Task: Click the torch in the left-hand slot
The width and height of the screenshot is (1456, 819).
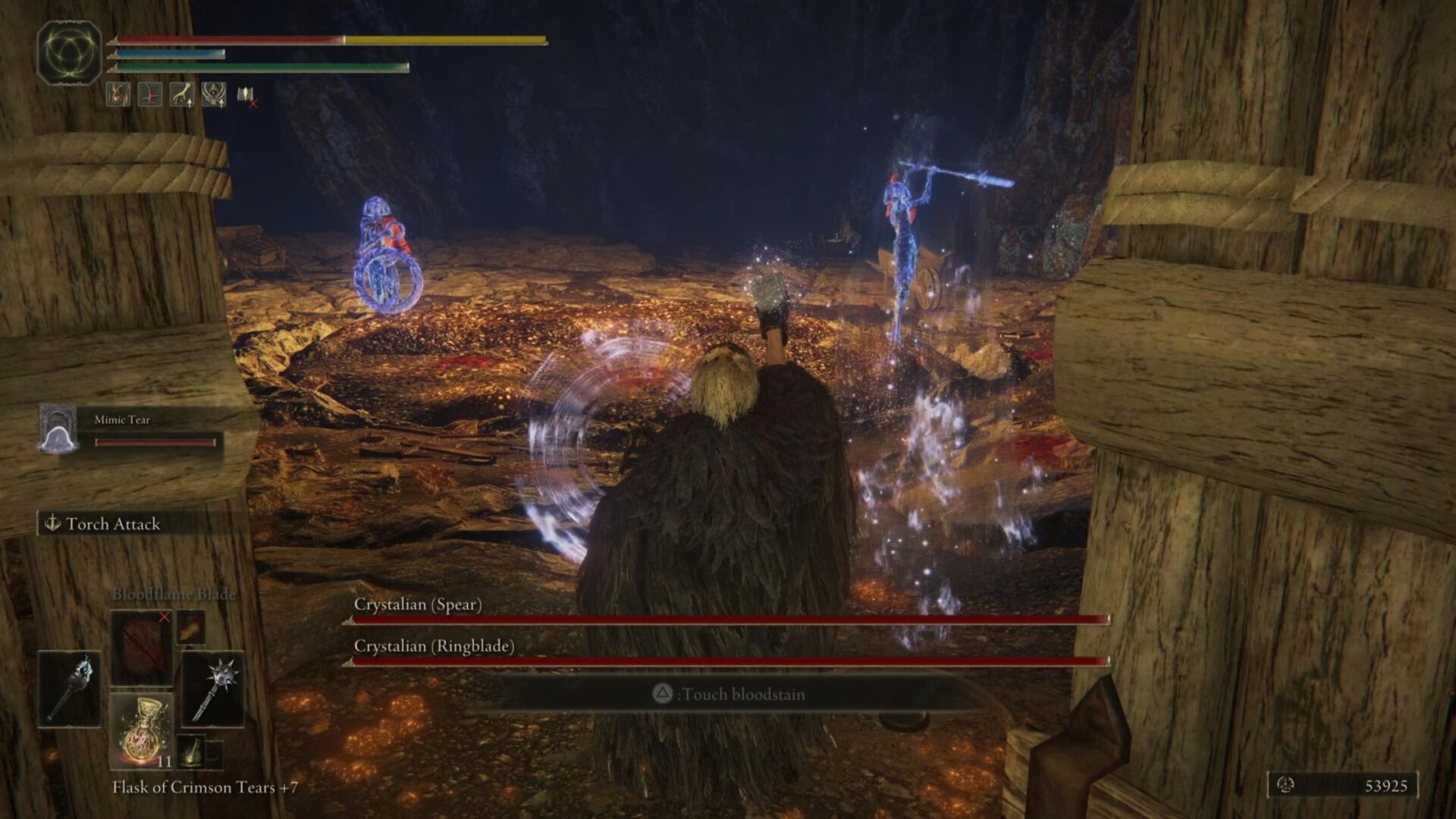Action: click(70, 689)
